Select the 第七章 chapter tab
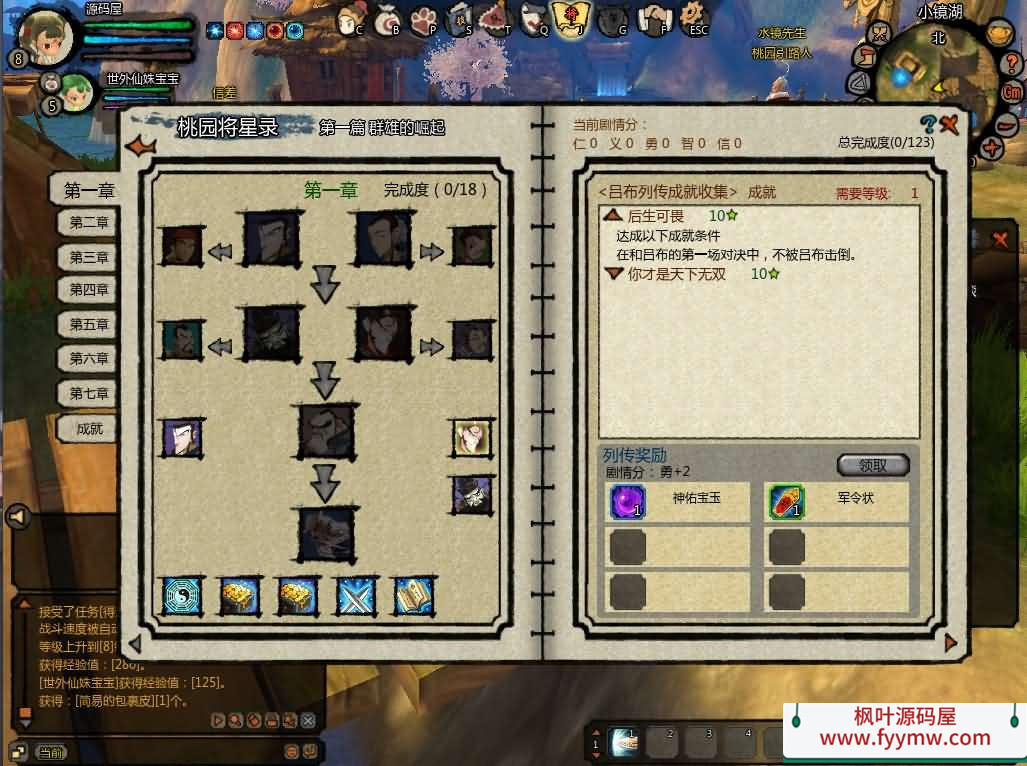Image resolution: width=1027 pixels, height=766 pixels. [88, 394]
